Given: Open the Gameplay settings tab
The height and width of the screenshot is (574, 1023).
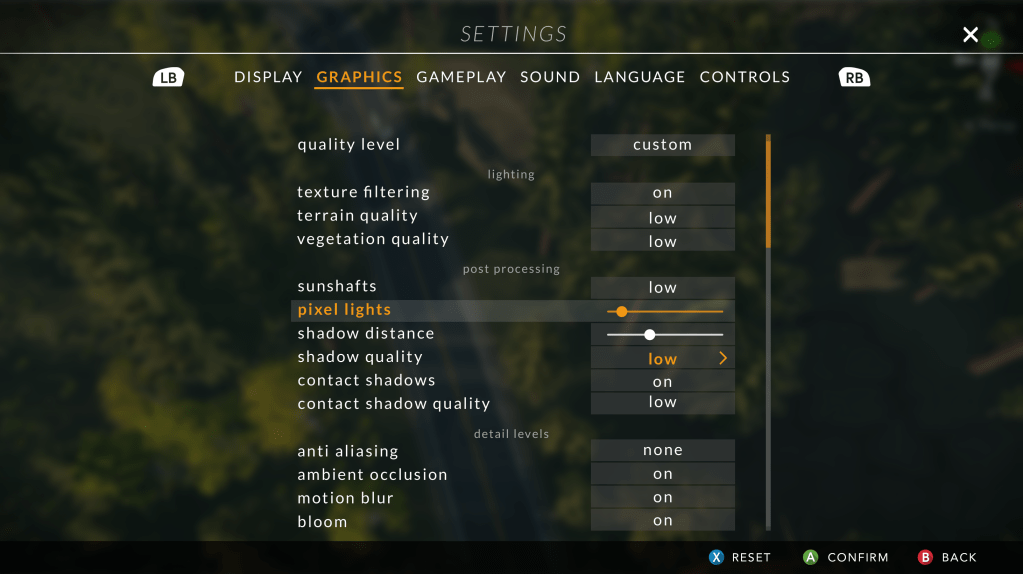Looking at the screenshot, I should pos(461,77).
